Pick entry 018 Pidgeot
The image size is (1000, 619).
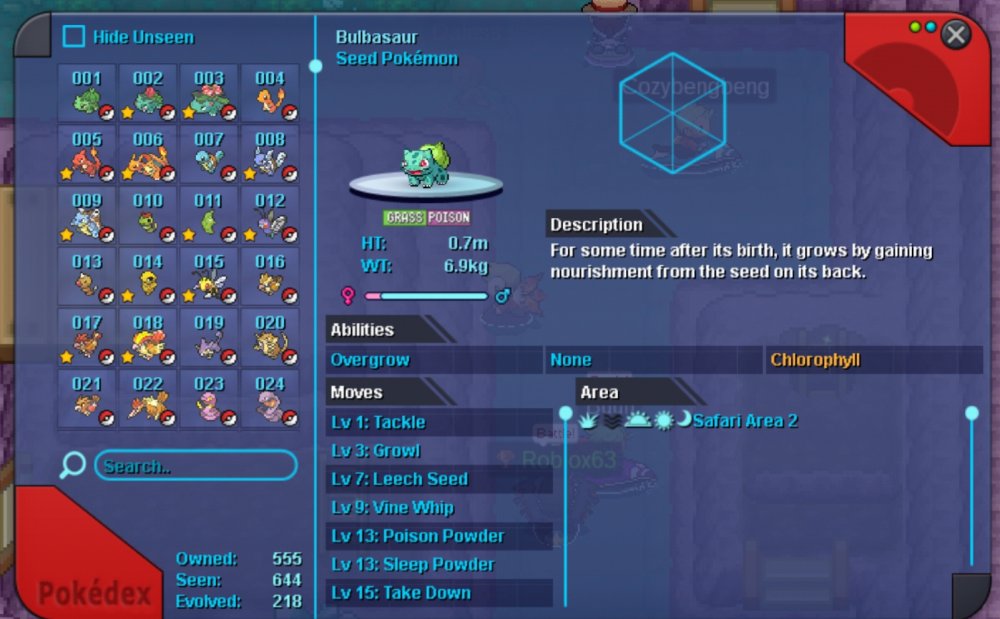tap(148, 337)
